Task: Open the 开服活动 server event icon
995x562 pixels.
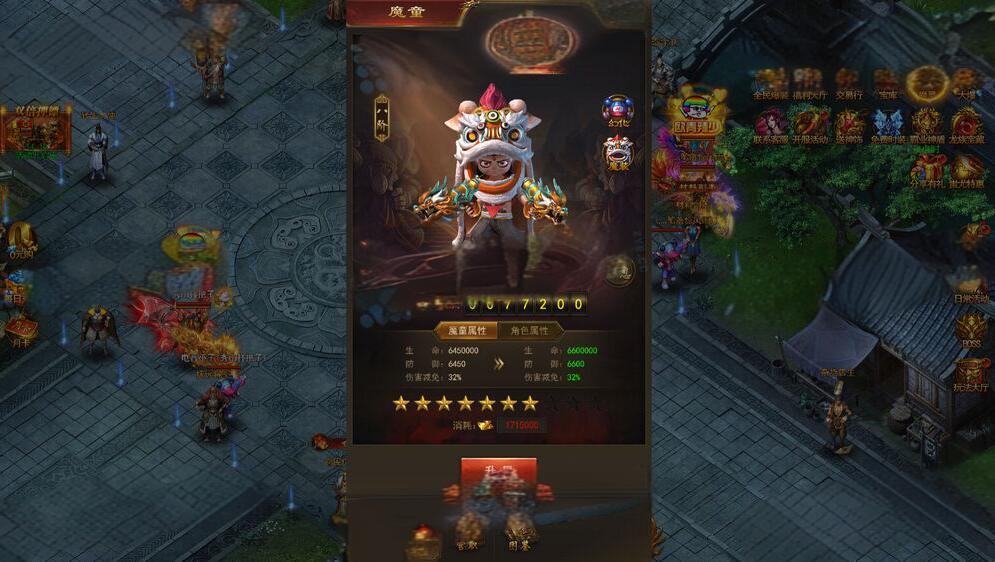Action: point(811,125)
